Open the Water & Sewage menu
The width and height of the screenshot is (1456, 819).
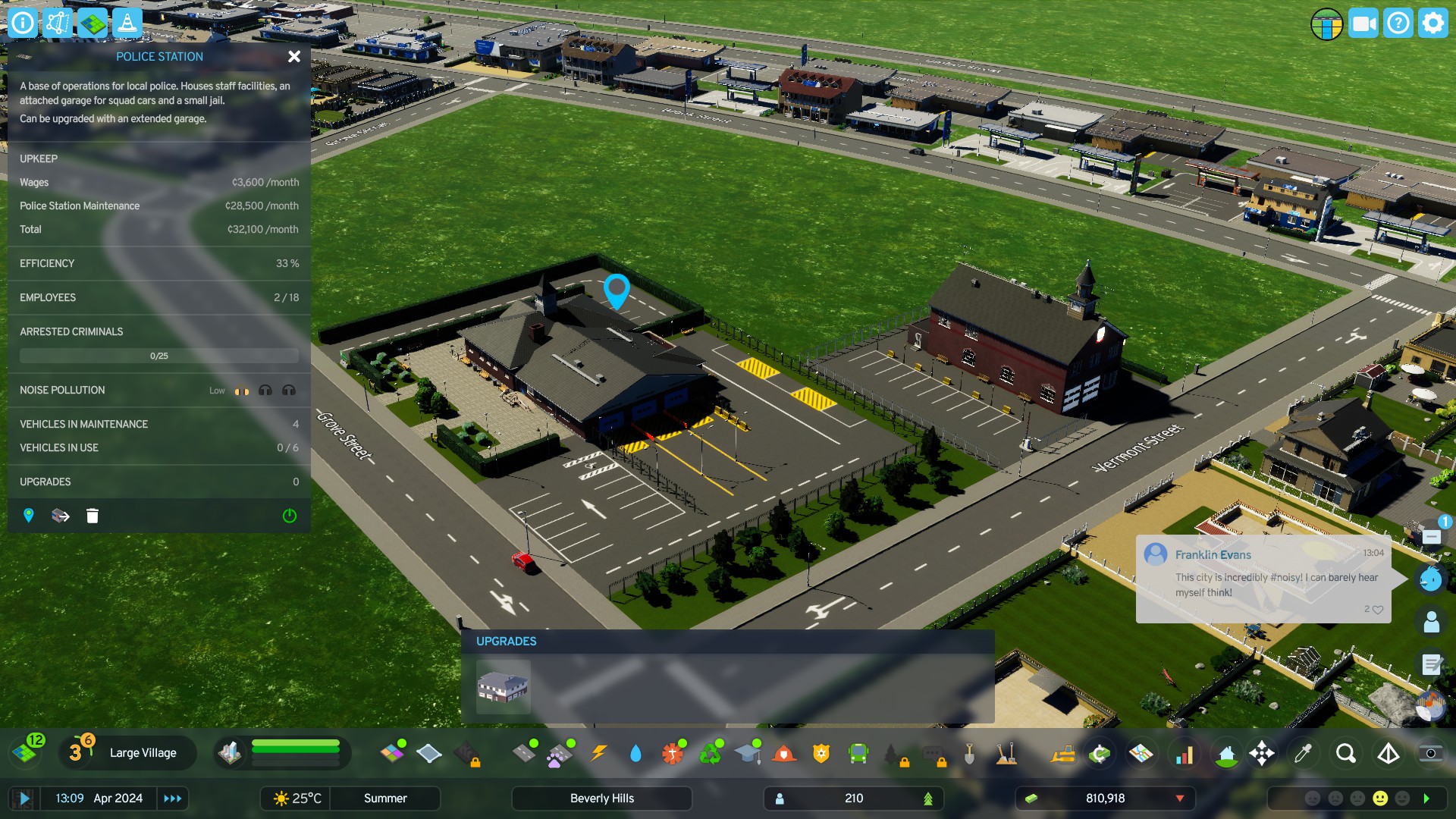click(635, 753)
